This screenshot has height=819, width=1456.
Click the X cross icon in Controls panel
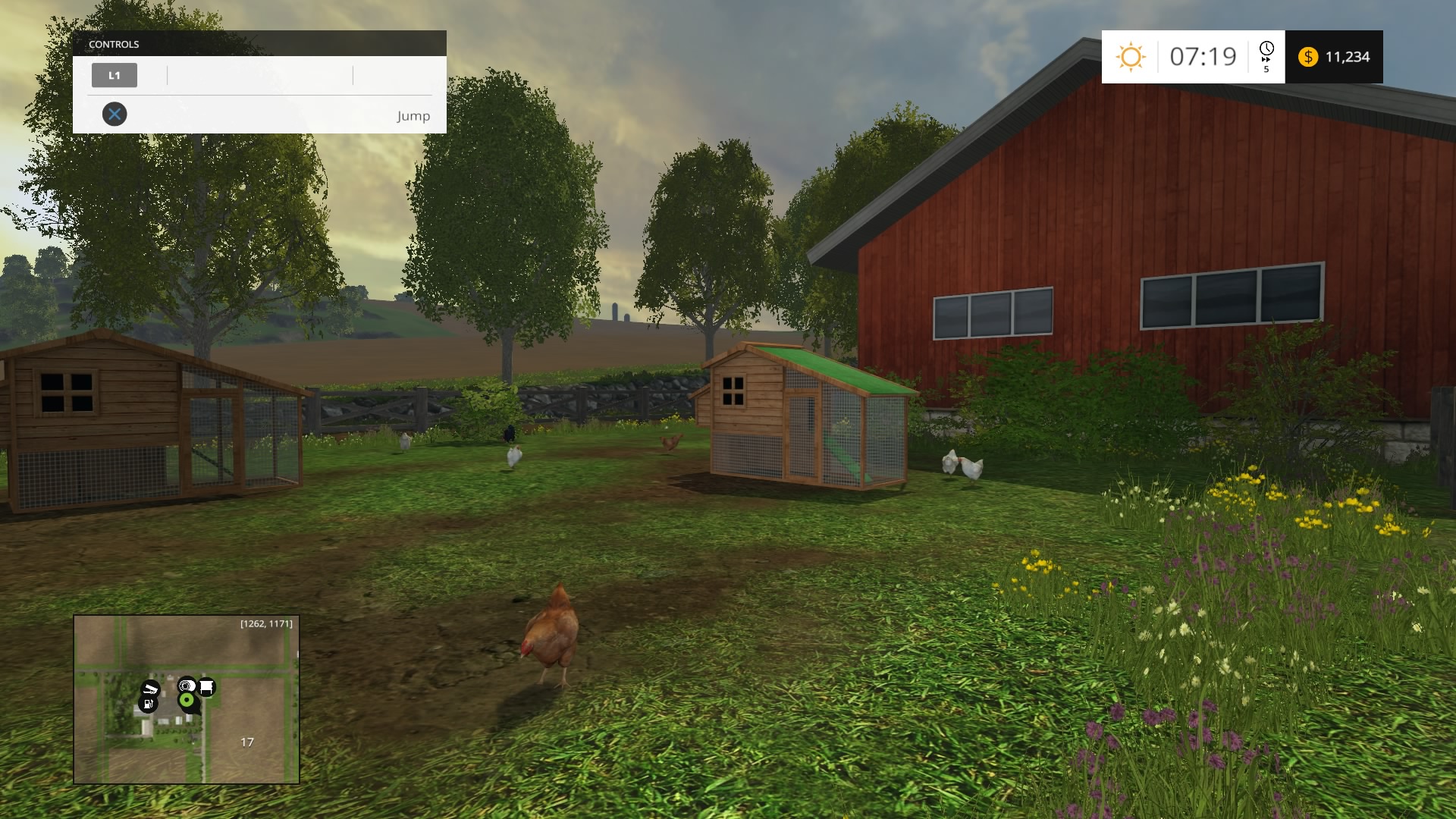115,115
